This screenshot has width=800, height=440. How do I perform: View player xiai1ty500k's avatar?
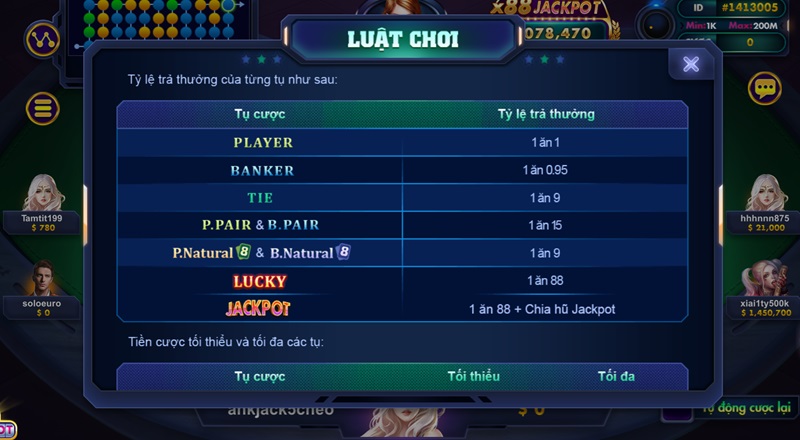(765, 279)
